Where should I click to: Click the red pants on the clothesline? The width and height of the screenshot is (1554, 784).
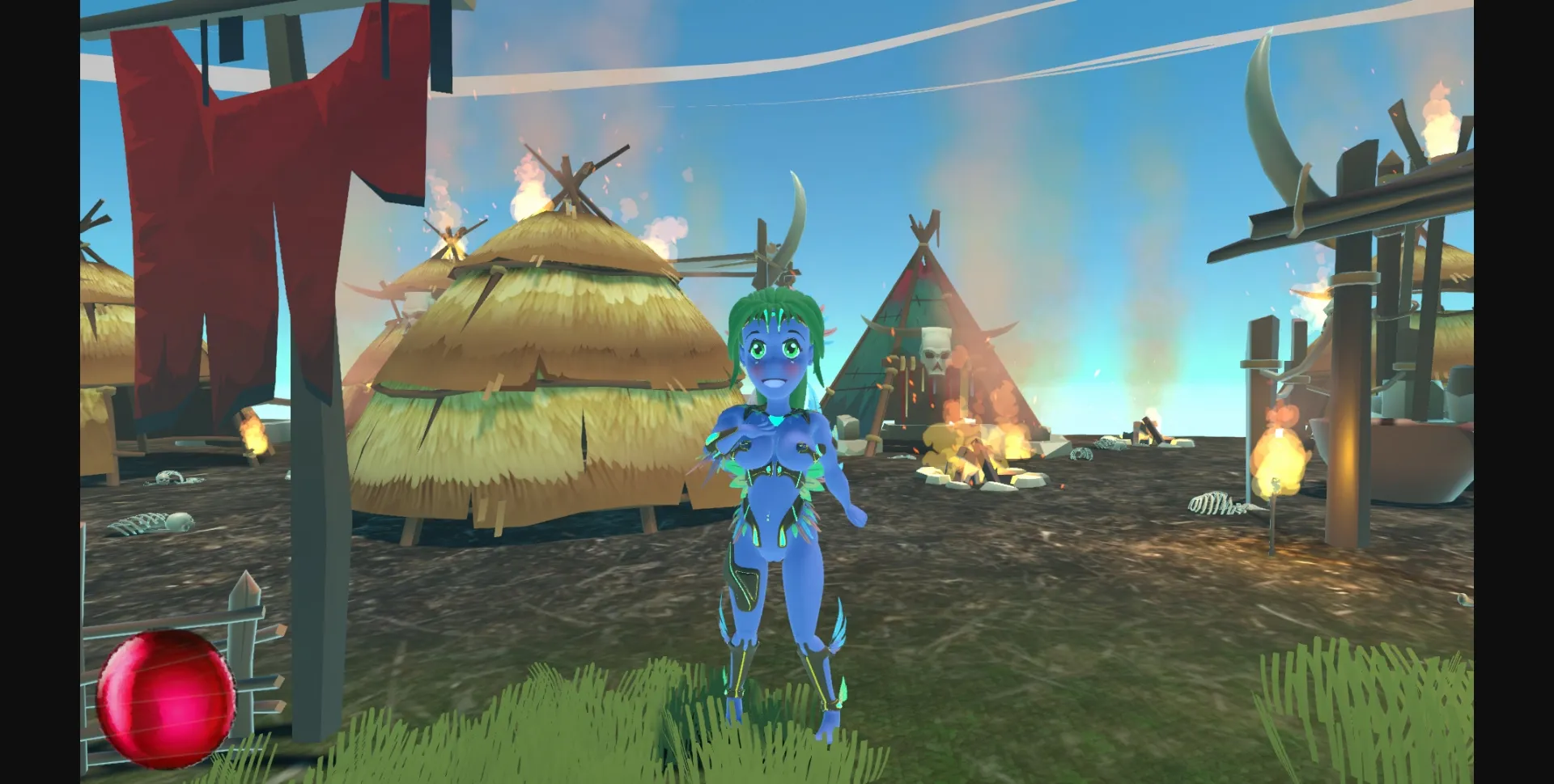243,202
